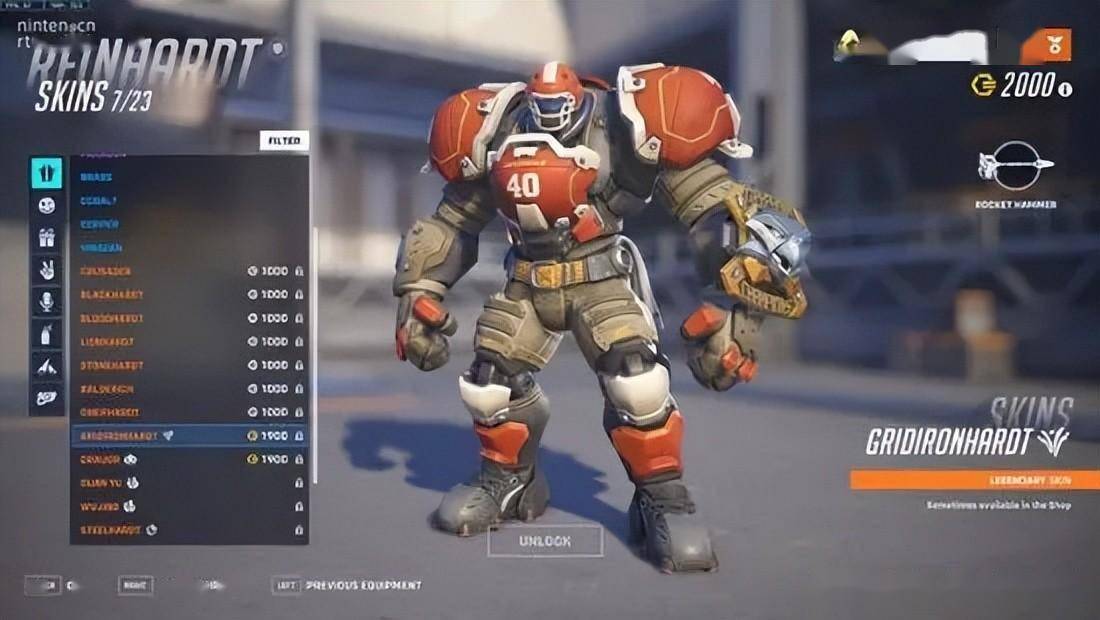Open the Skins category tab
The width and height of the screenshot is (1100, 620).
point(46,173)
